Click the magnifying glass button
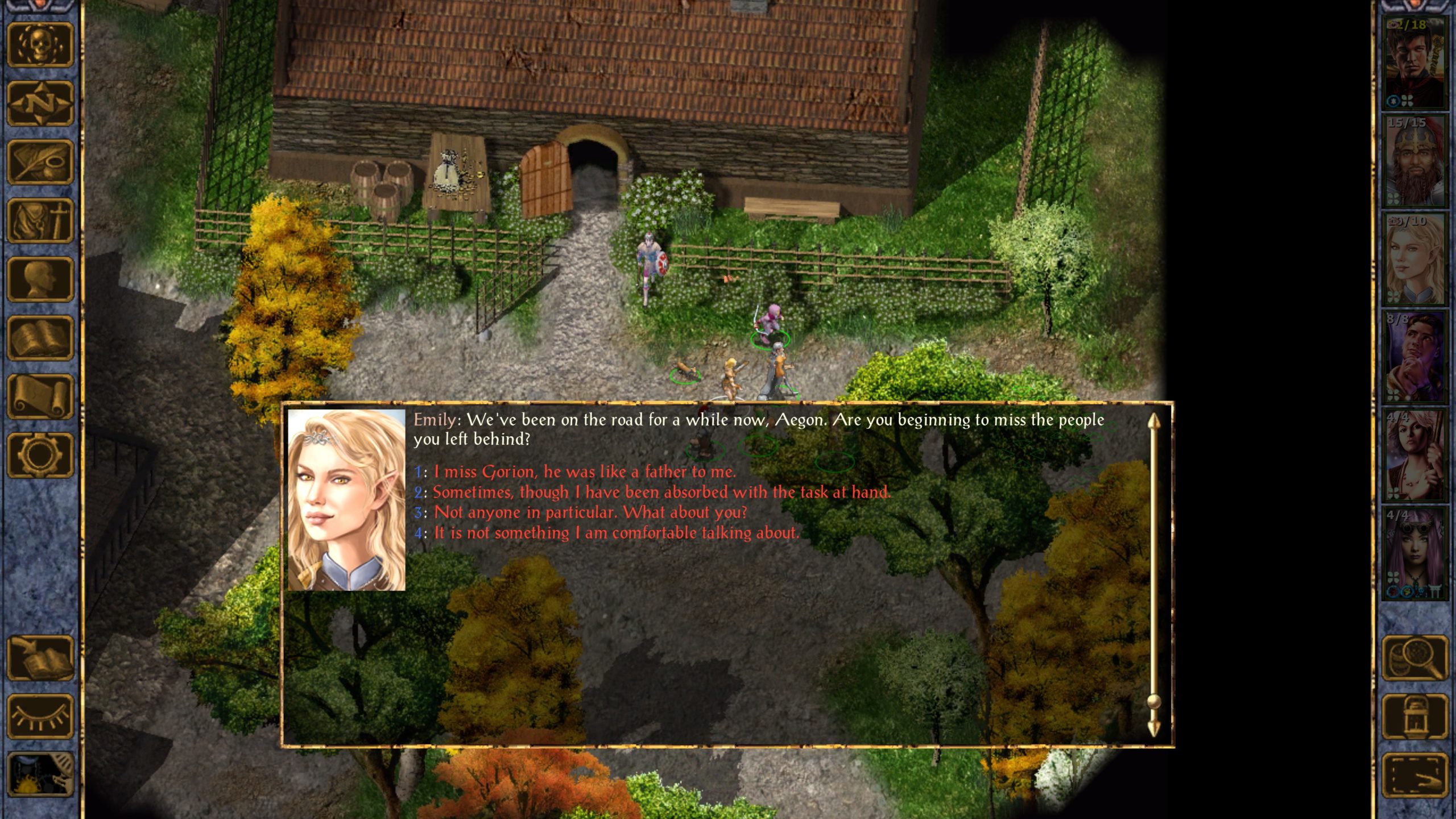 1414,658
